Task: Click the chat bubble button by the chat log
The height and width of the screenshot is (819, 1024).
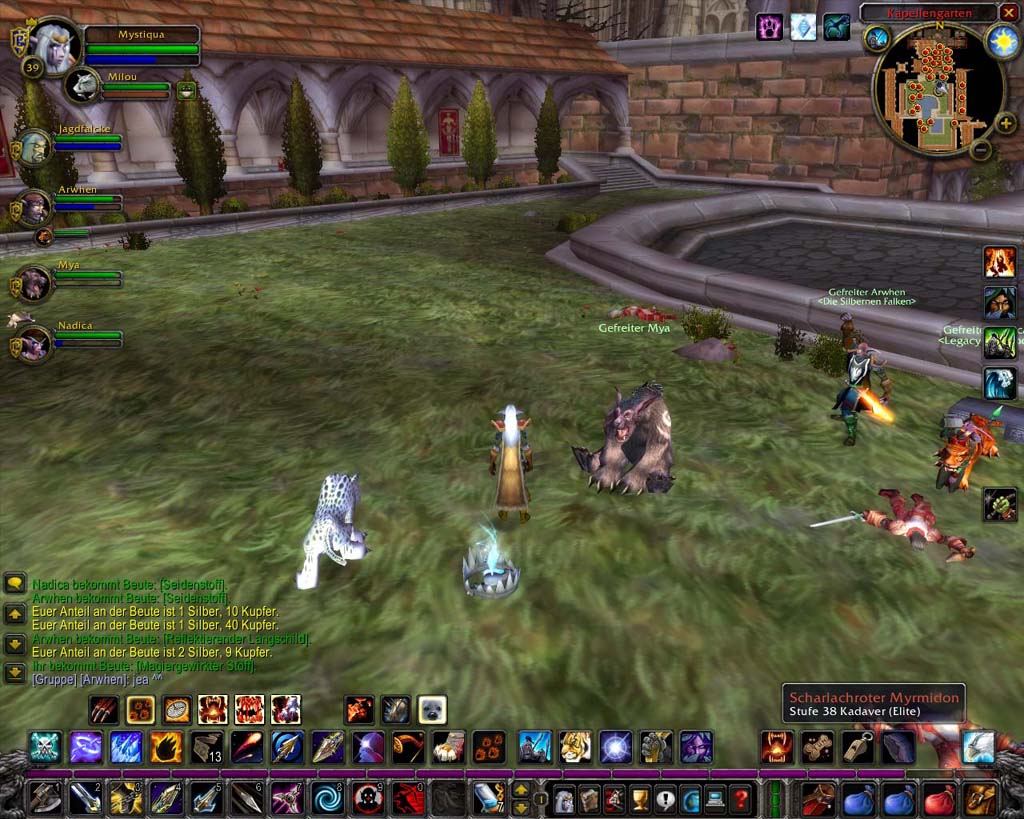Action: click(14, 584)
